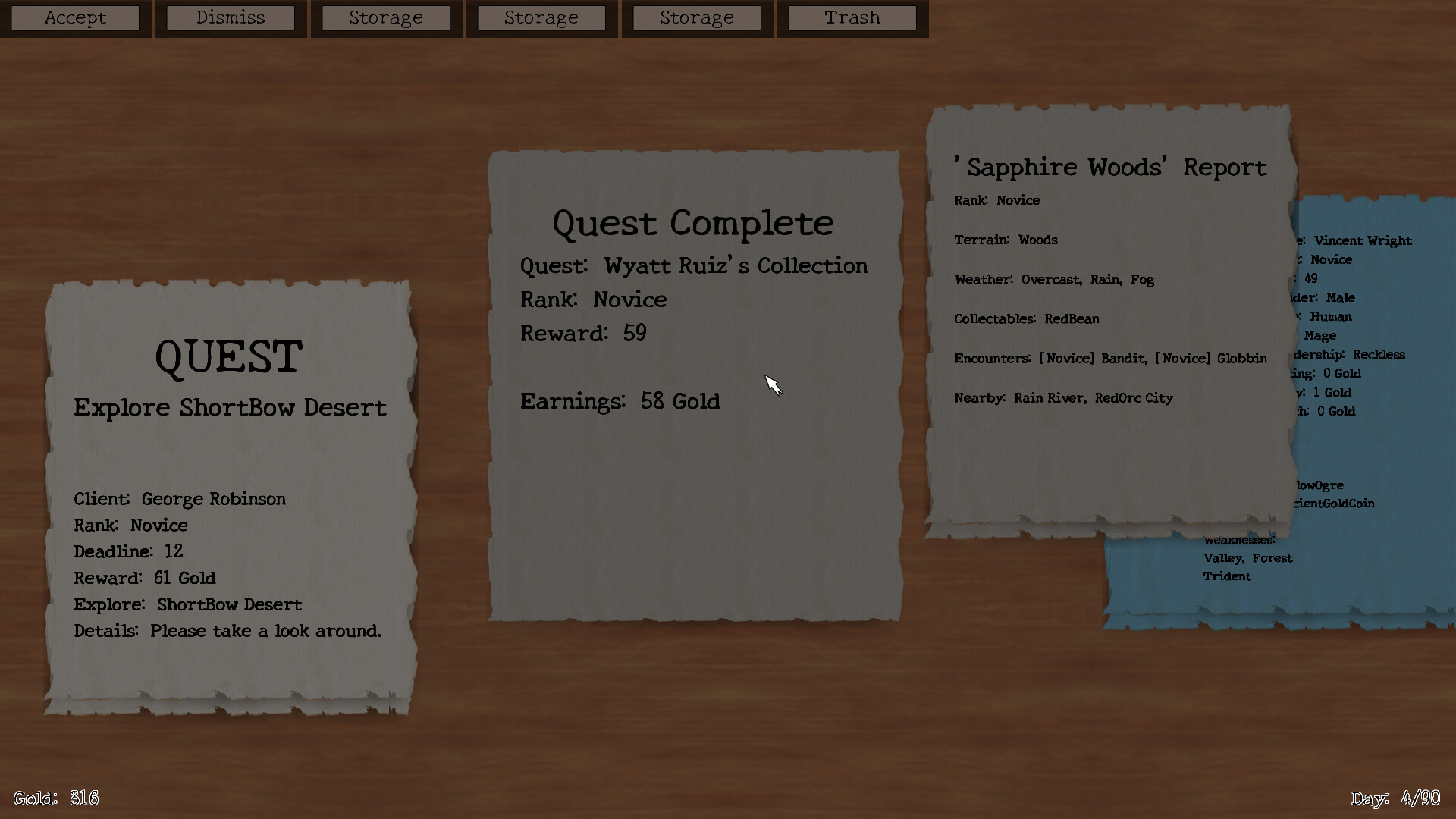Click the third Storage button
Screen dimensions: 1456x819
pos(697,17)
